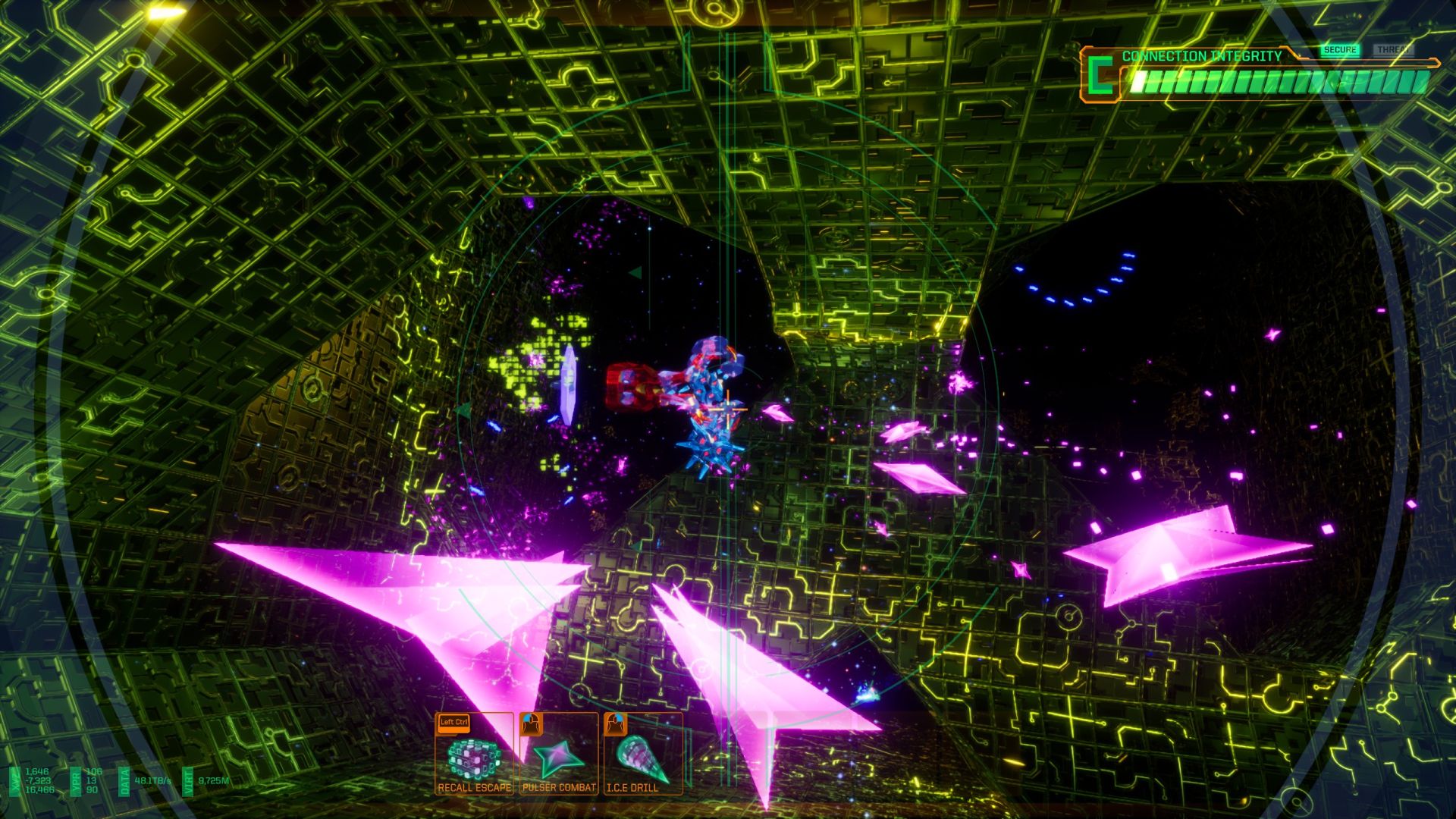Click the YPR heading indicator icon
Viewport: 1456px width, 819px height.
(x=76, y=781)
